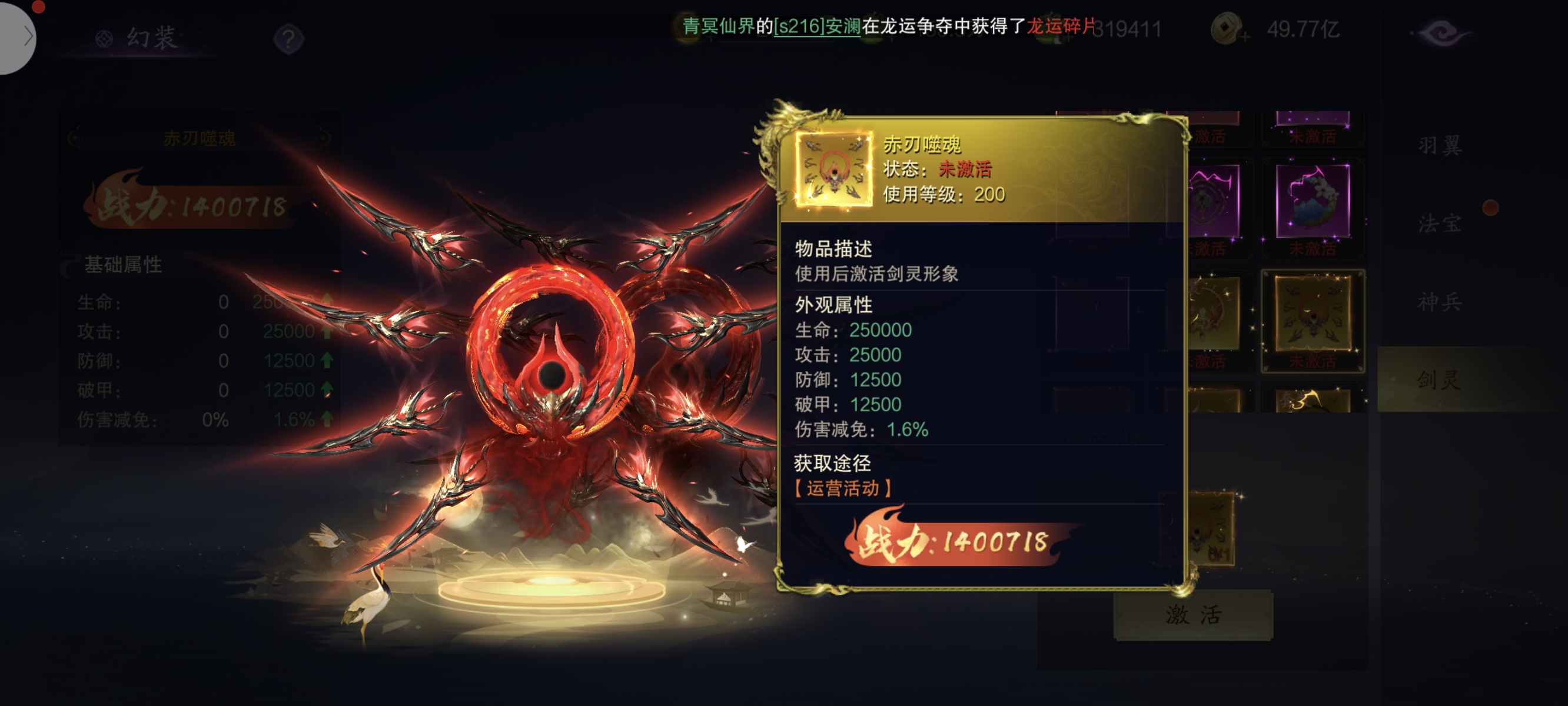The image size is (1568, 706).
Task: Click the 激活 (Activate) button
Action: click(x=1193, y=615)
